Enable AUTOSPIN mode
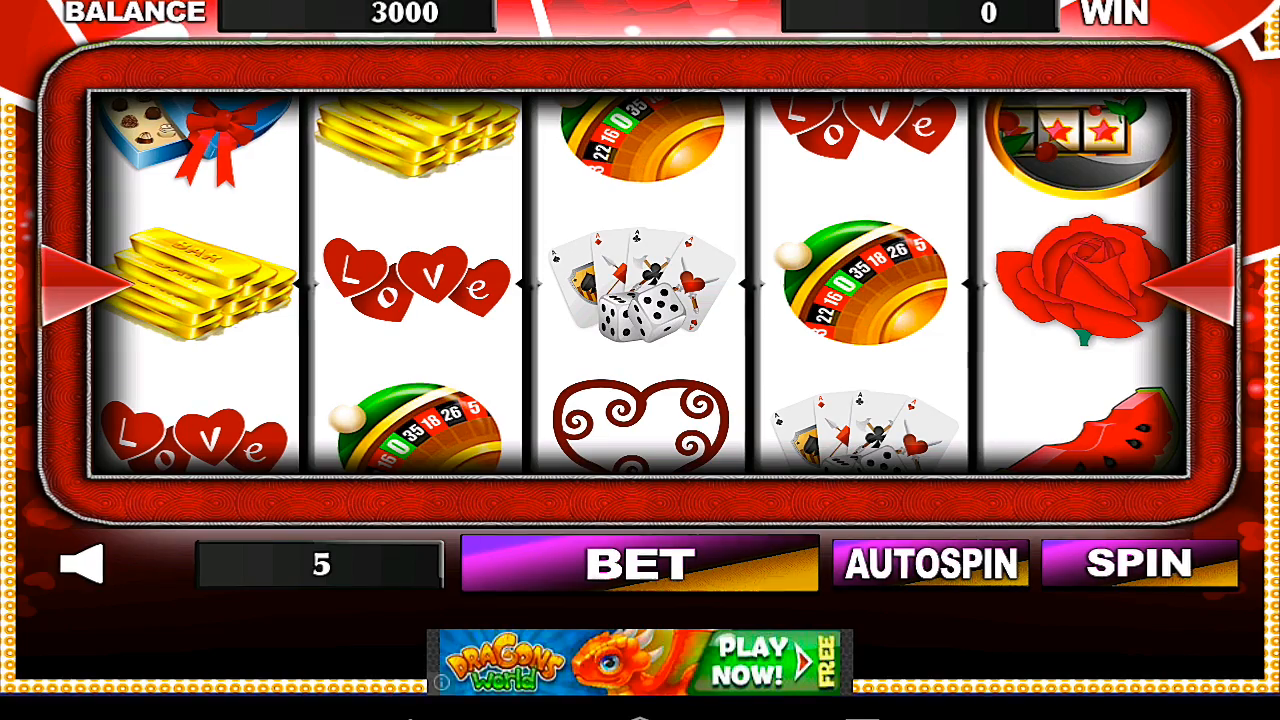This screenshot has width=1280, height=720. [x=930, y=563]
